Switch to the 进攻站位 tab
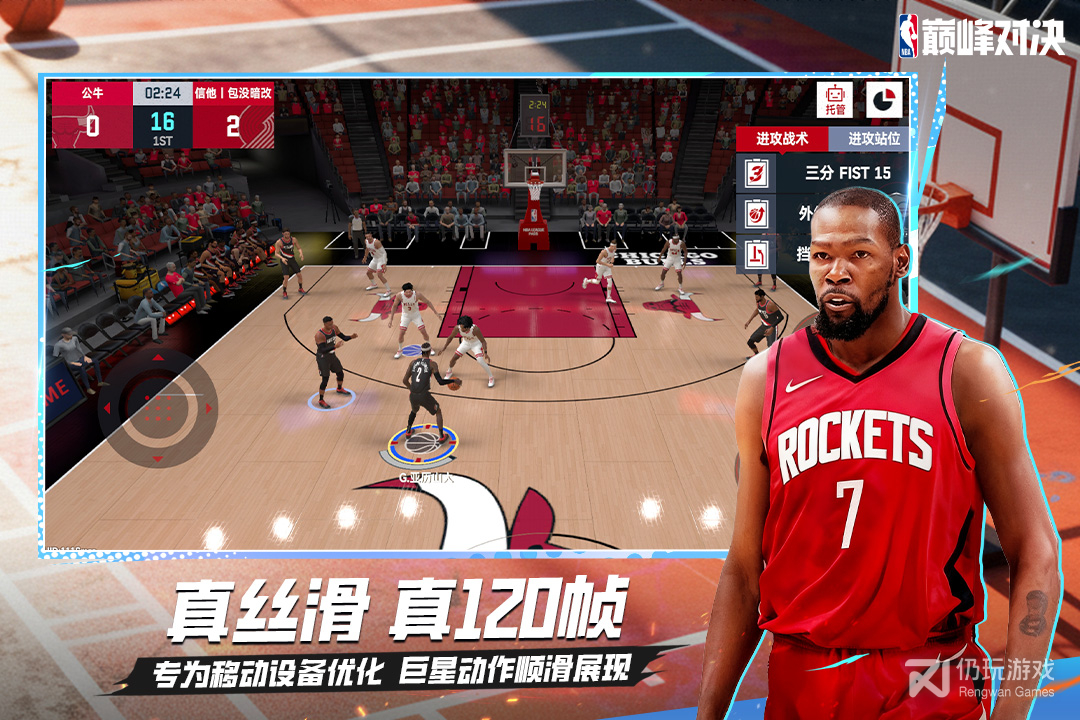 pyautogui.click(x=872, y=139)
